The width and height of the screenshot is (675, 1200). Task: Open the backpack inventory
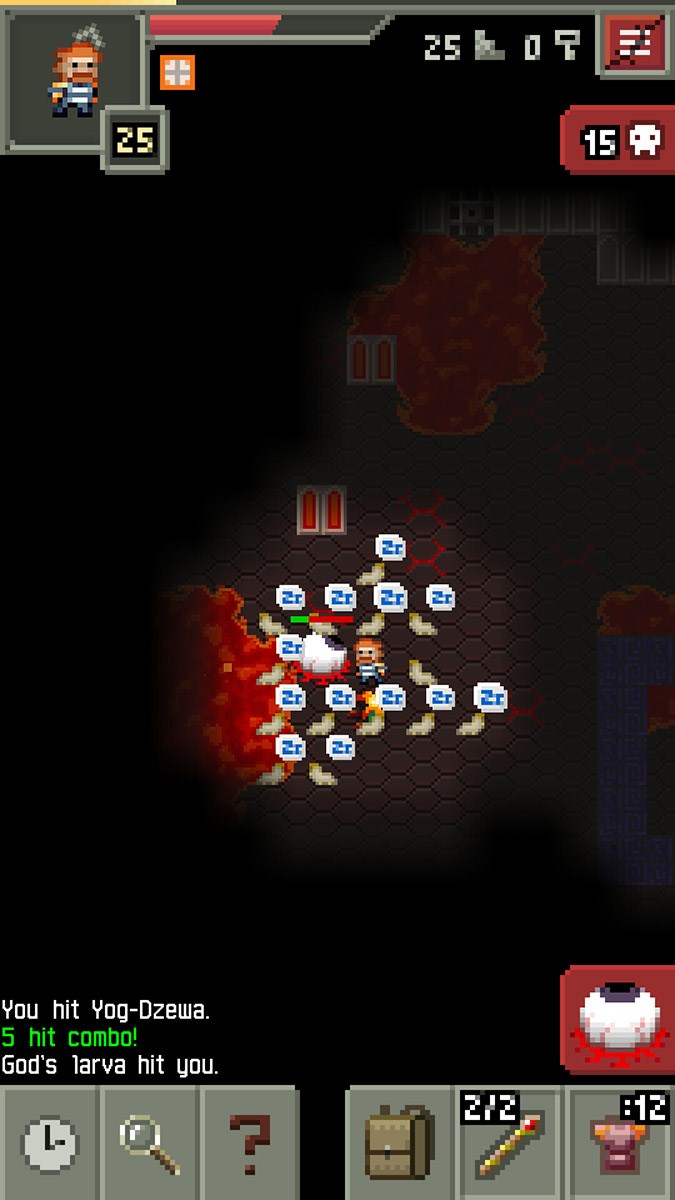pyautogui.click(x=400, y=1145)
